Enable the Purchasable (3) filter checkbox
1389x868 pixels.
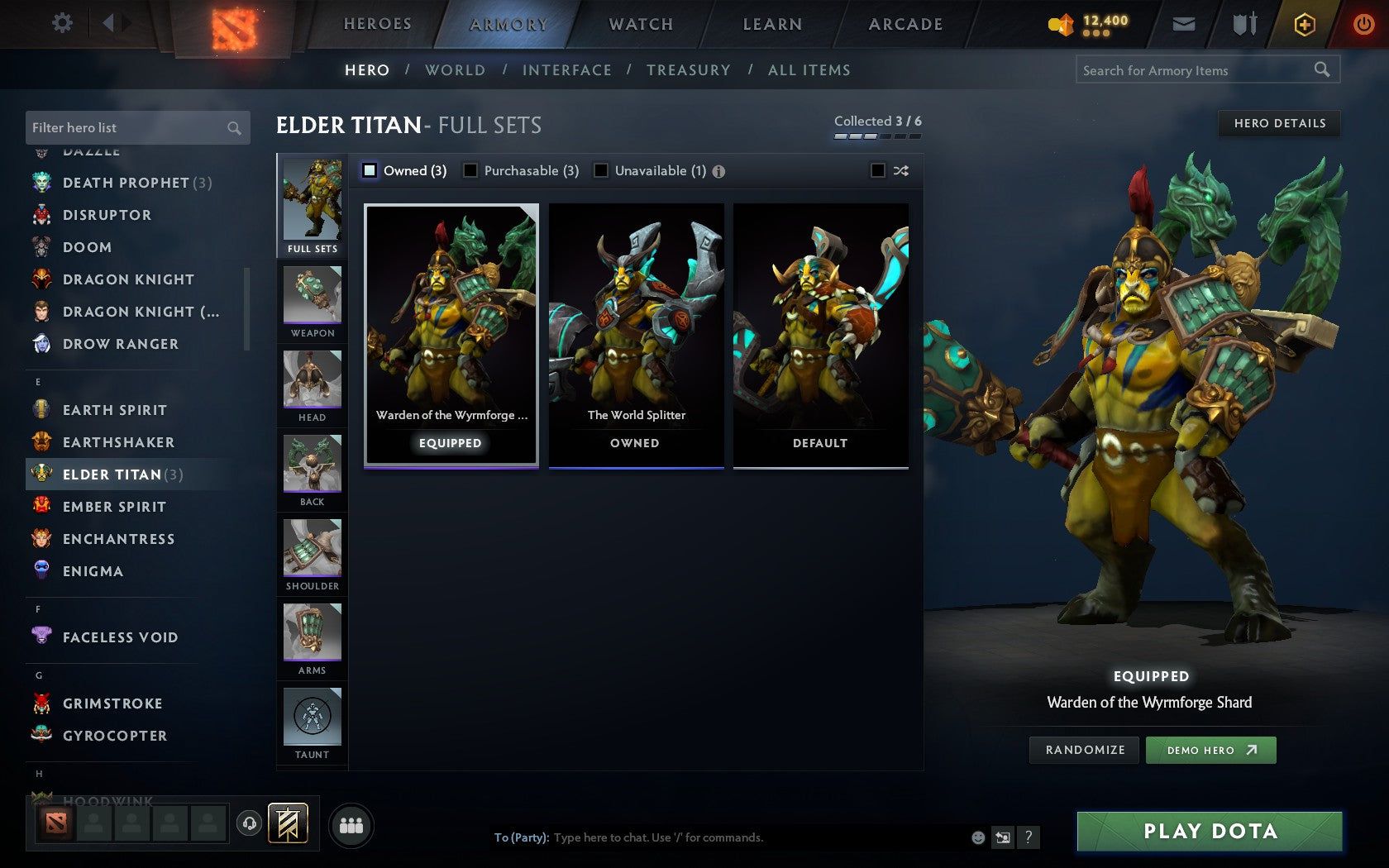[x=471, y=170]
